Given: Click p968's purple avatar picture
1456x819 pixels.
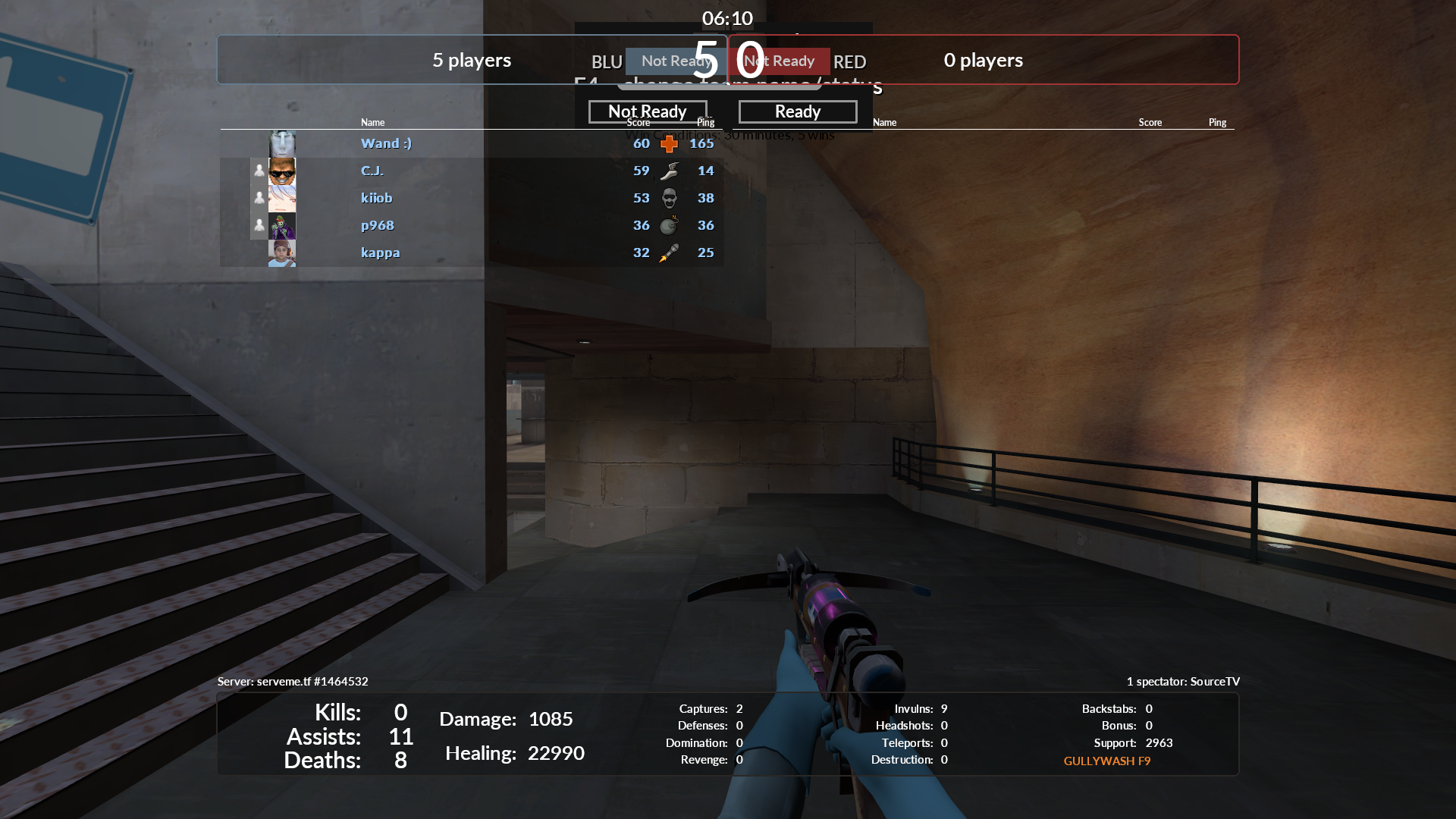Looking at the screenshot, I should pyautogui.click(x=282, y=225).
